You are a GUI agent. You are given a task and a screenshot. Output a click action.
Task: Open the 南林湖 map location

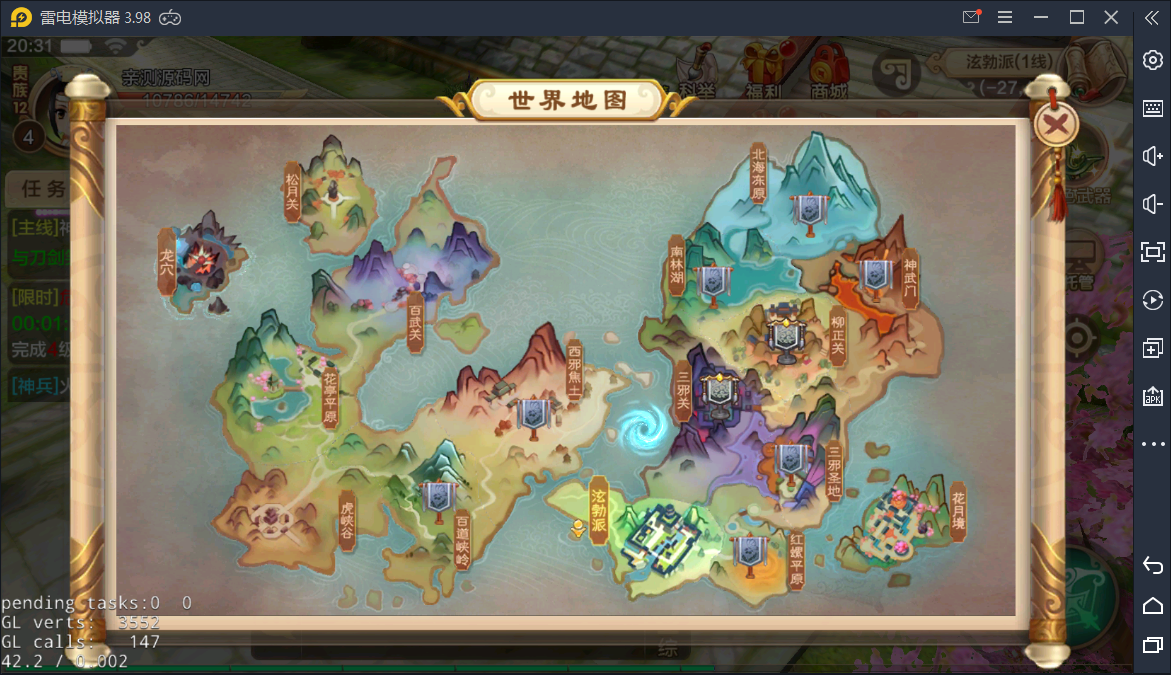(x=677, y=264)
